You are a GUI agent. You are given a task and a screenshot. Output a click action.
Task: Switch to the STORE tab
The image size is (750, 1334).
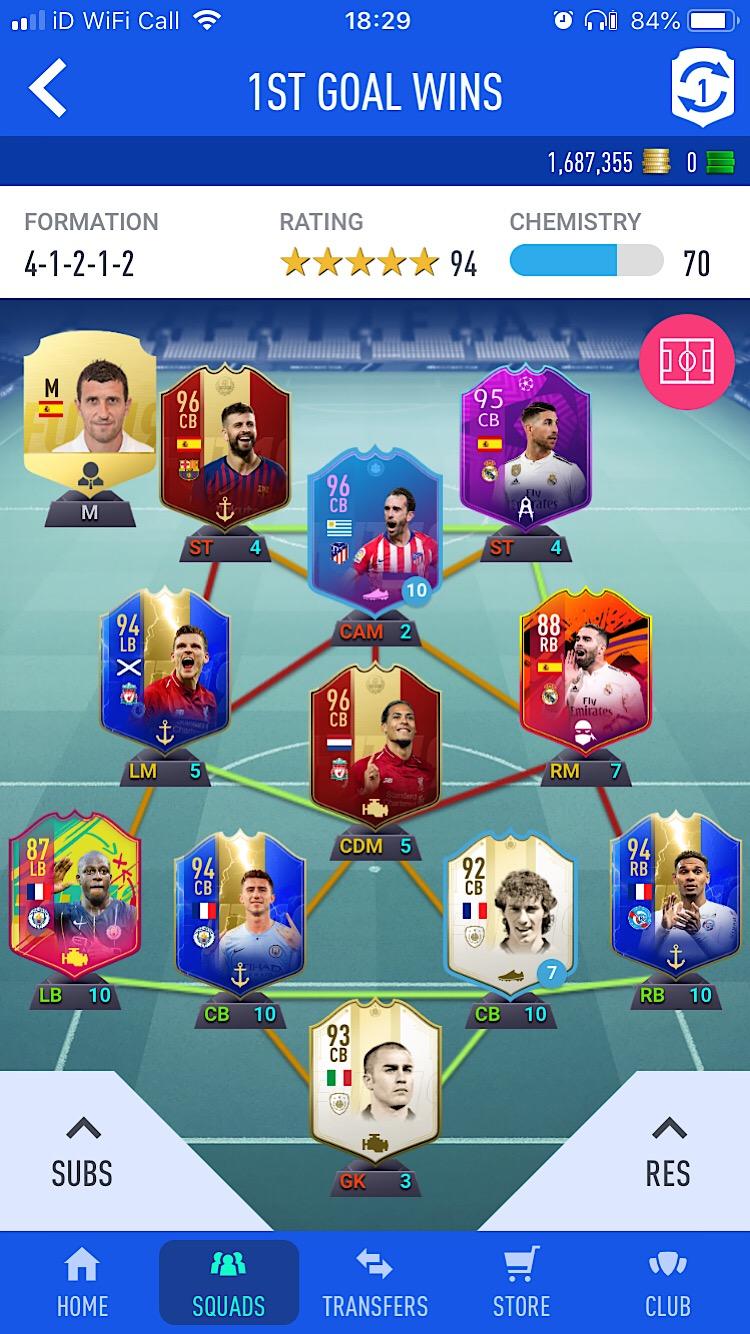(521, 1282)
